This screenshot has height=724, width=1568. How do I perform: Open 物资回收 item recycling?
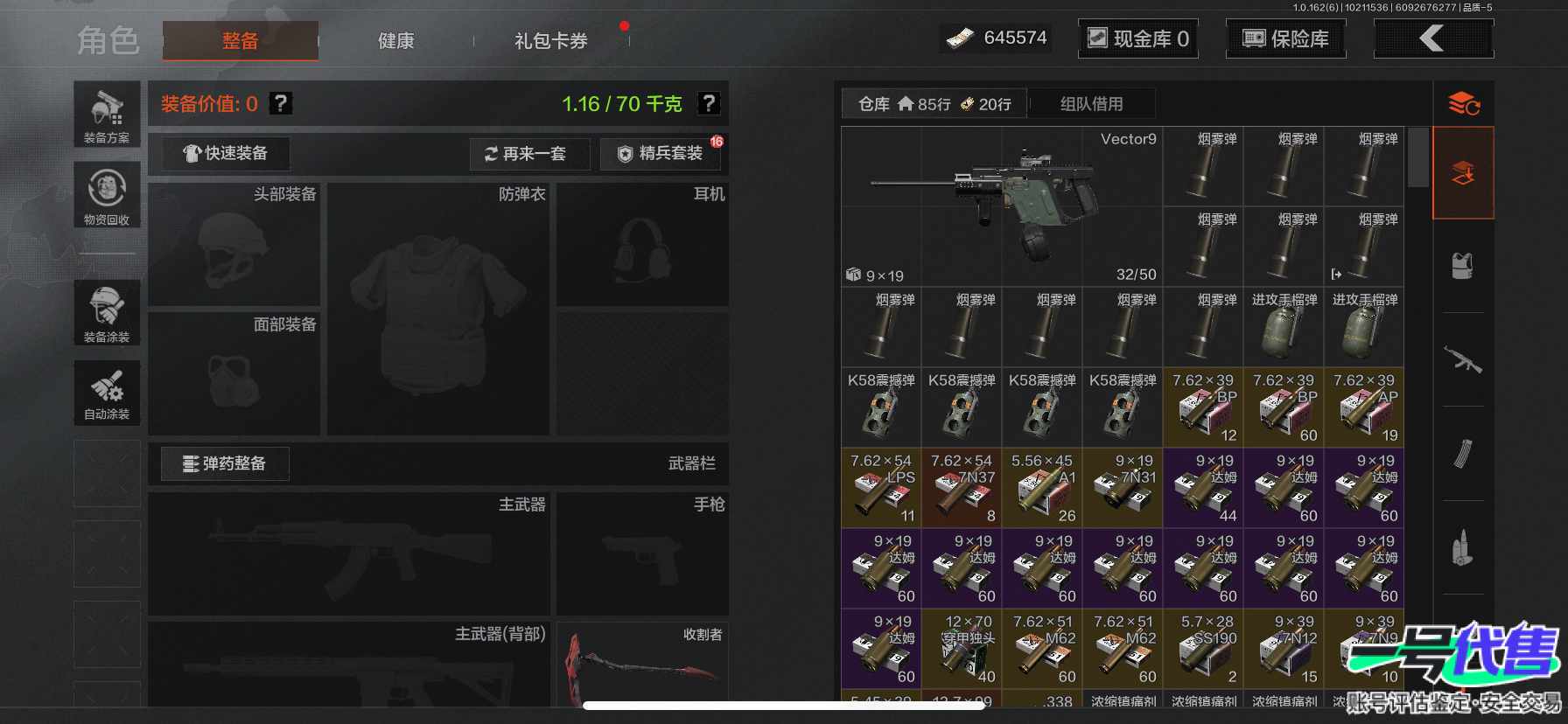[107, 196]
